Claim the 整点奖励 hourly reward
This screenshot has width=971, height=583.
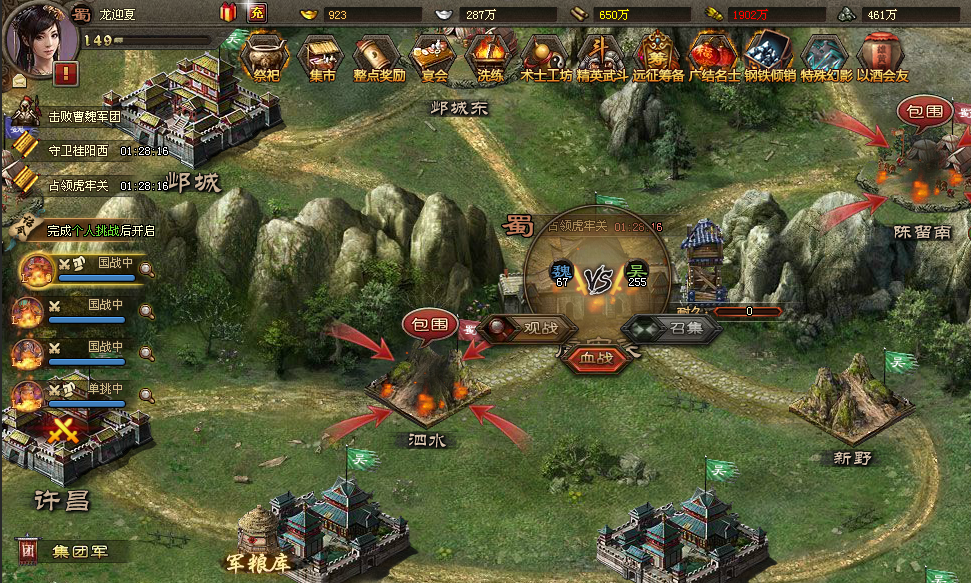[378, 55]
